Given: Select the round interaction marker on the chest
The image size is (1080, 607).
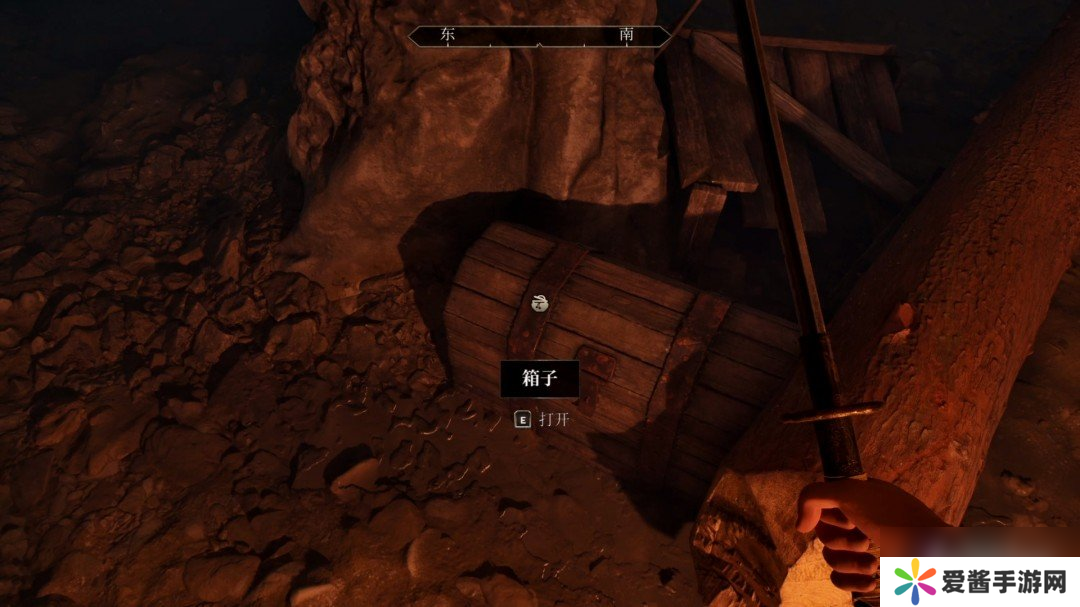Looking at the screenshot, I should point(540,304).
